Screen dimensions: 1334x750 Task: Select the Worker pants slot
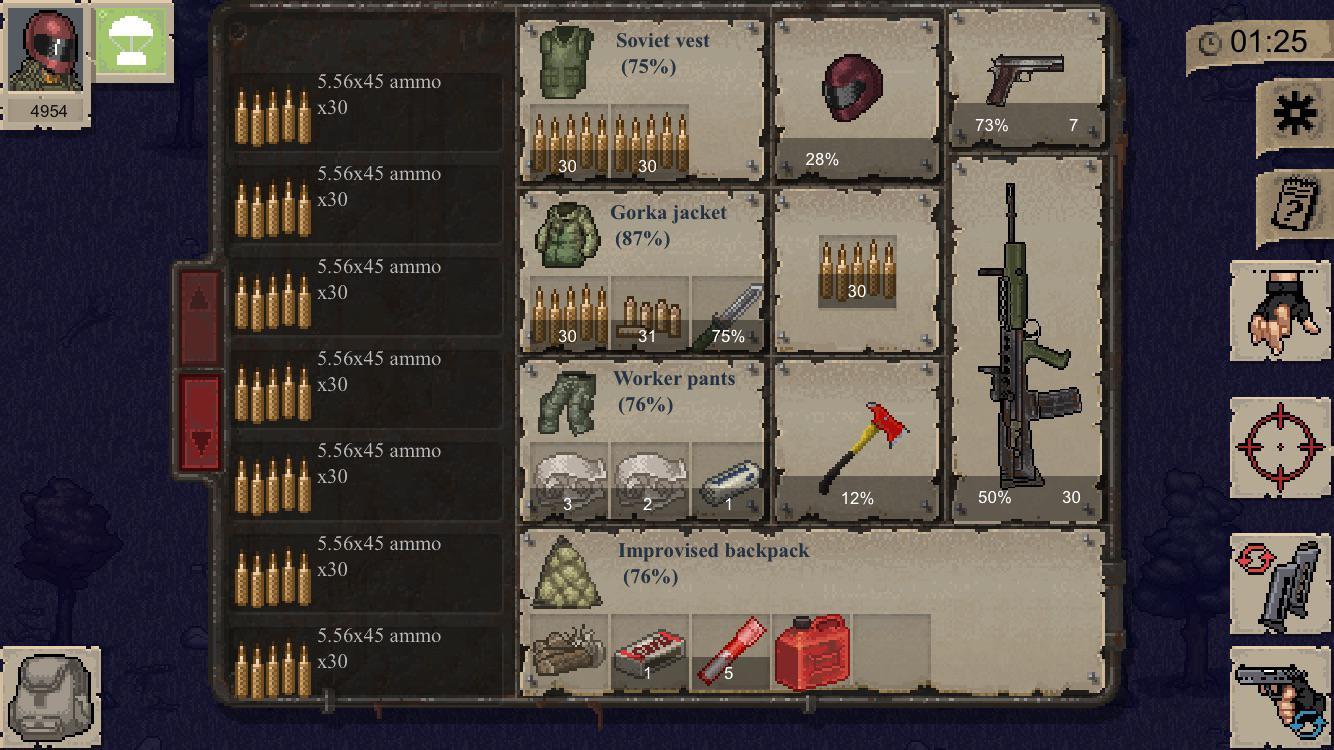tap(566, 405)
